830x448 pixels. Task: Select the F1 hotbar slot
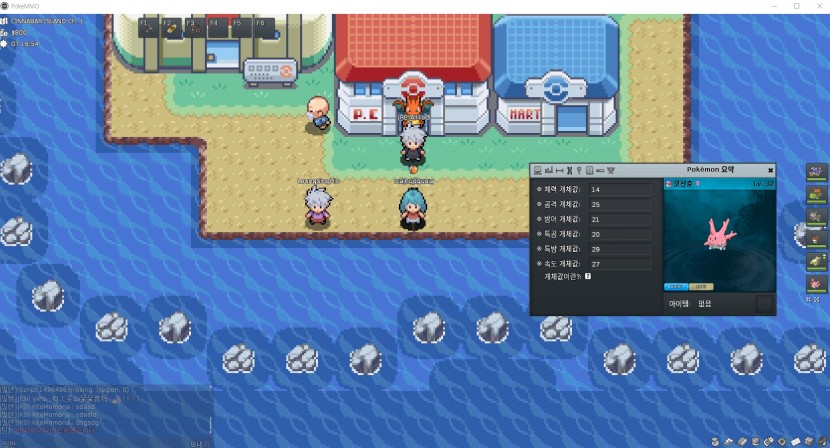click(146, 27)
